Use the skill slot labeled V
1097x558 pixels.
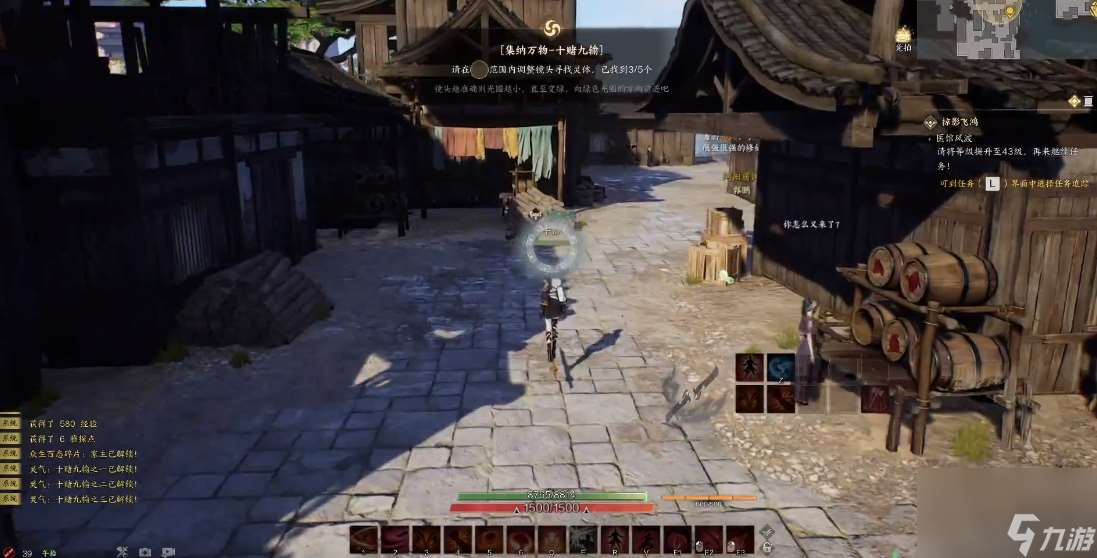[x=644, y=540]
